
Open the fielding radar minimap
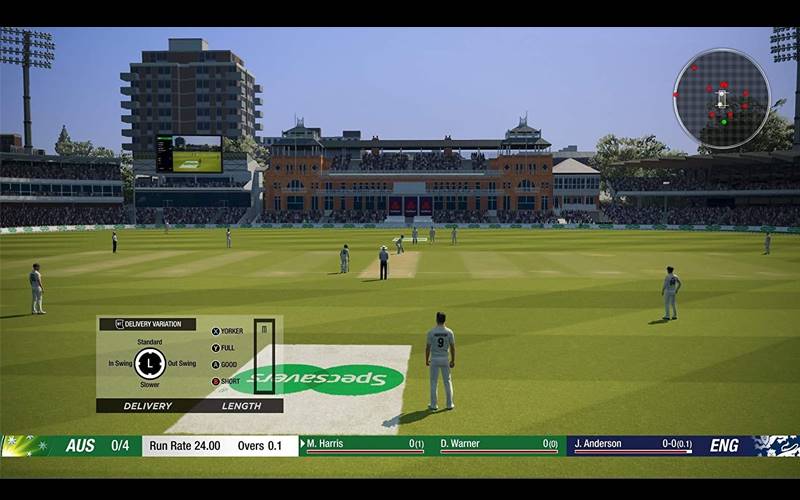pos(721,98)
